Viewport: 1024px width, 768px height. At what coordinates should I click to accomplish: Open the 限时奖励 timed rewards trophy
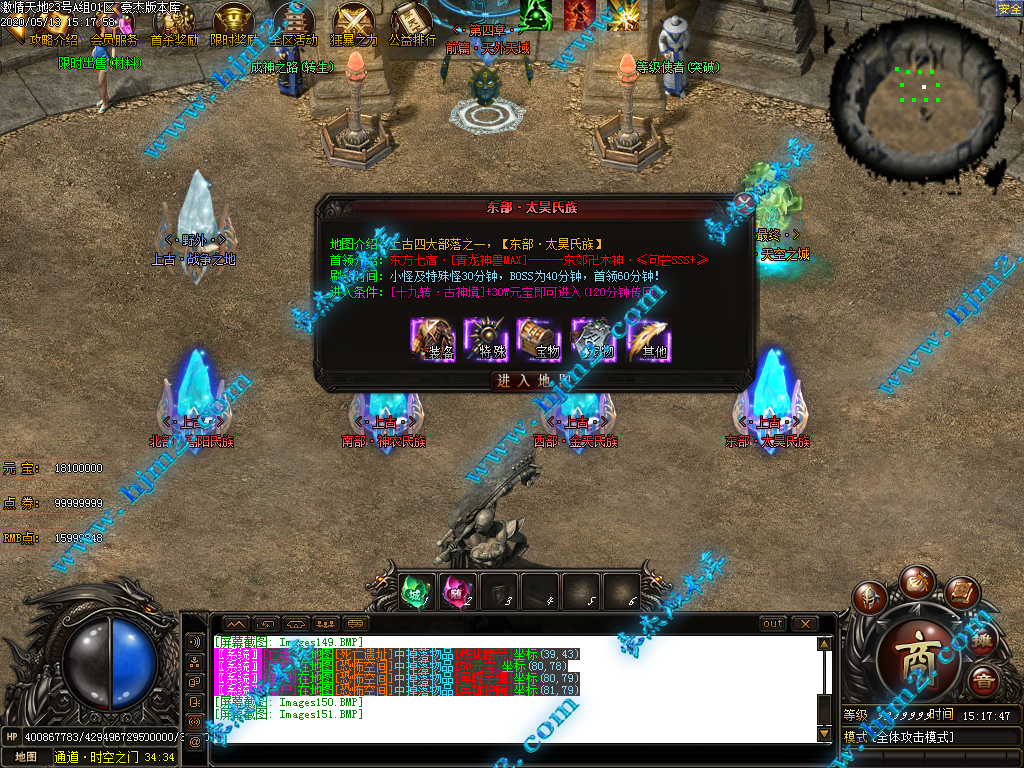coord(233,23)
